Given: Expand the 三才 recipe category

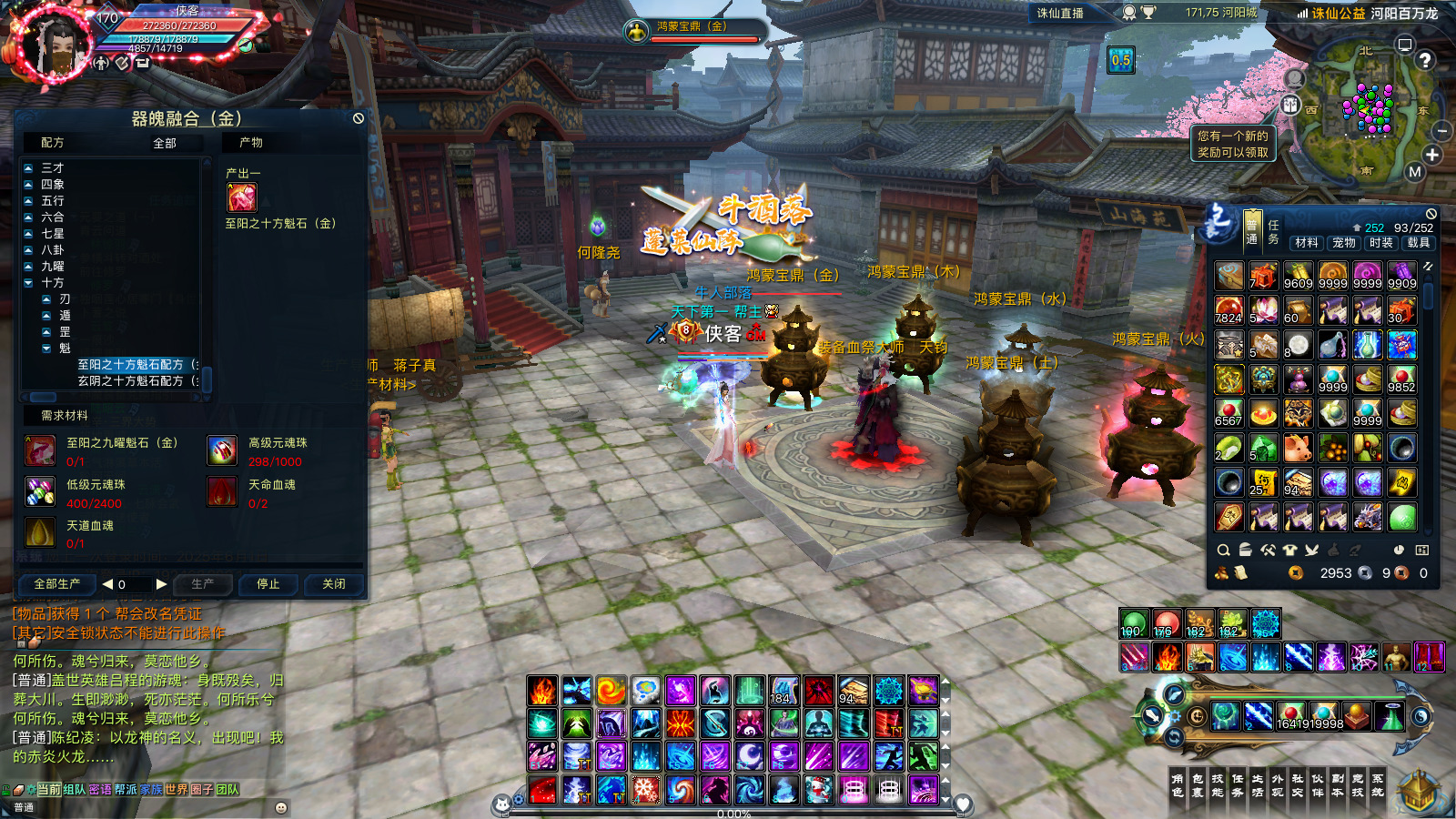Looking at the screenshot, I should (x=52, y=168).
